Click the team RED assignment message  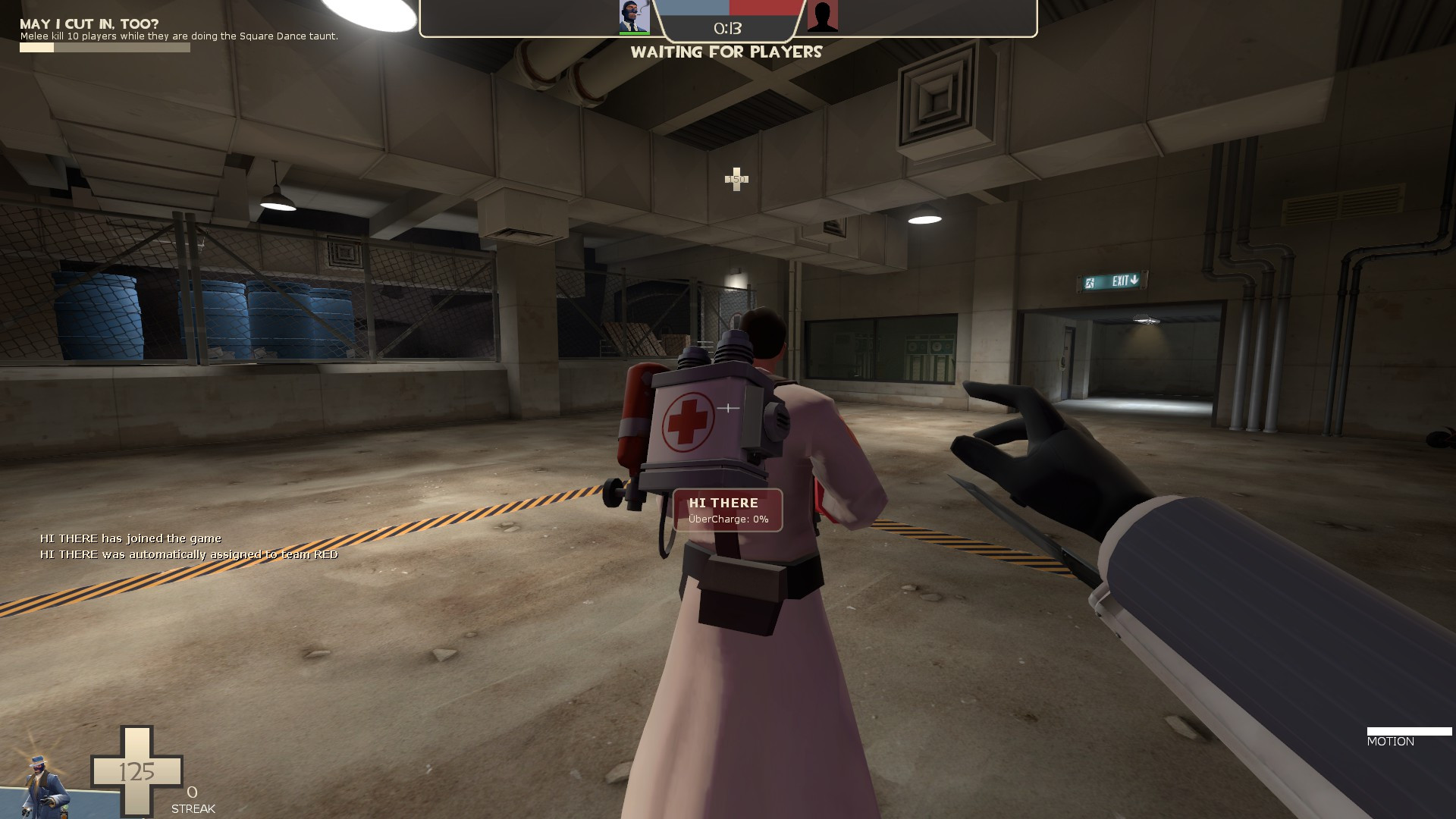pyautogui.click(x=190, y=554)
